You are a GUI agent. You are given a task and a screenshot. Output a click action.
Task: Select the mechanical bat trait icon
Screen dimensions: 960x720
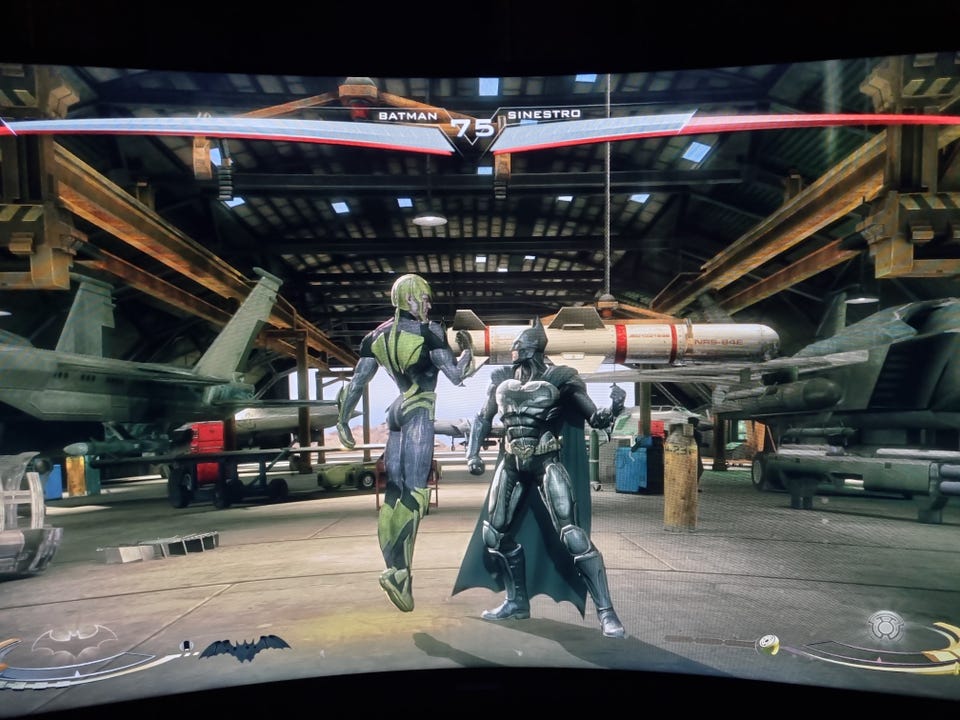tap(244, 648)
